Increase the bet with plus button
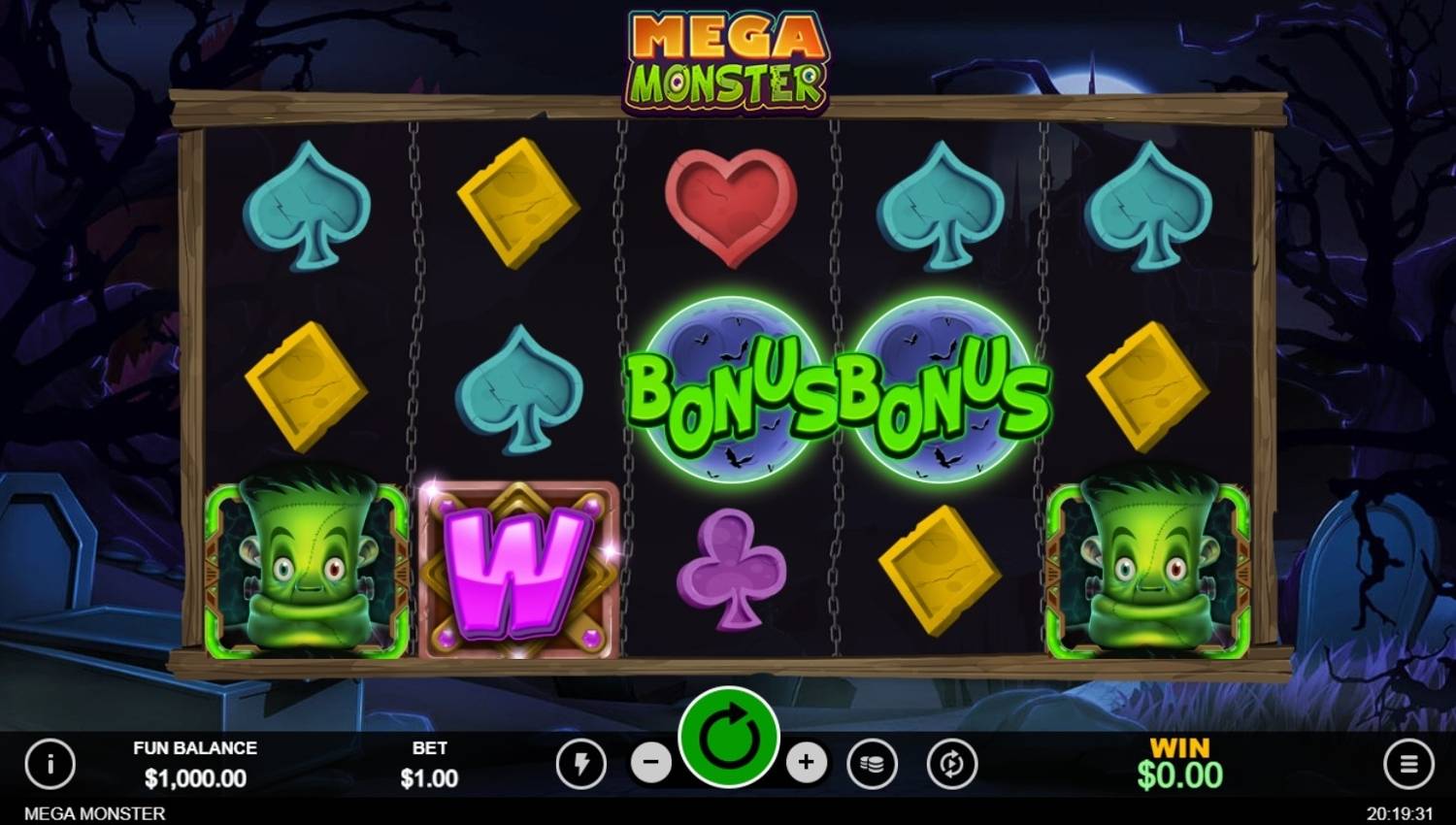 (806, 764)
